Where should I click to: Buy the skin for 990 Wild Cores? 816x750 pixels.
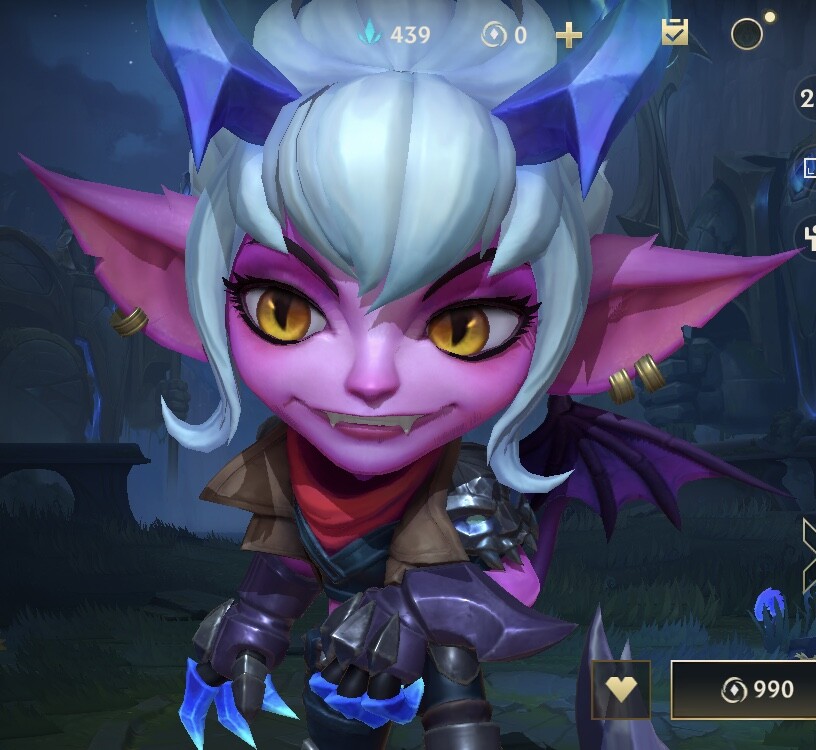745,689
